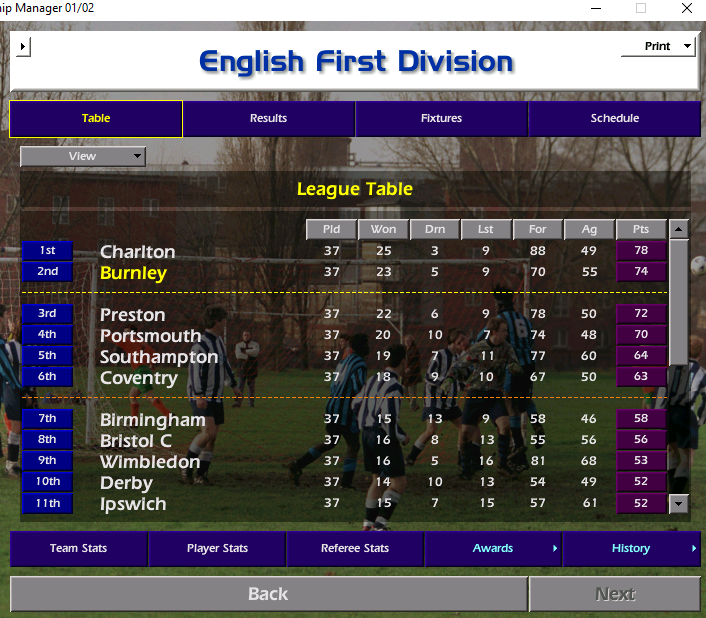This screenshot has width=706, height=618.
Task: Select Ipswich team row
Action: coord(133,503)
